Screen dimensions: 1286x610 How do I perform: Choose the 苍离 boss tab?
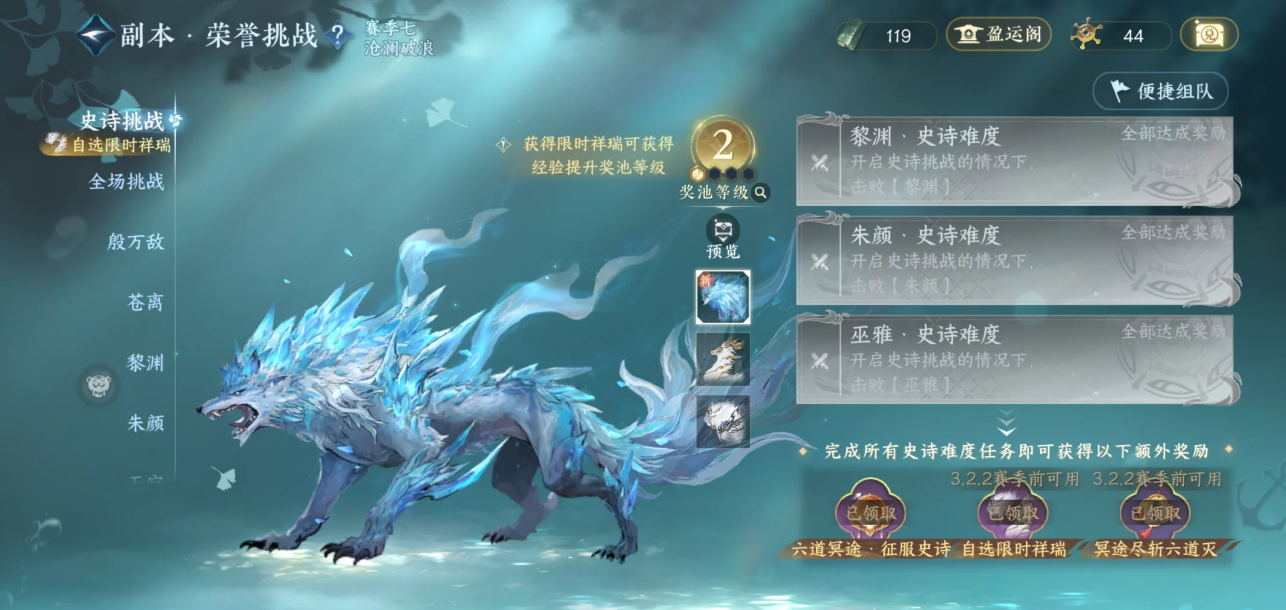click(x=145, y=302)
